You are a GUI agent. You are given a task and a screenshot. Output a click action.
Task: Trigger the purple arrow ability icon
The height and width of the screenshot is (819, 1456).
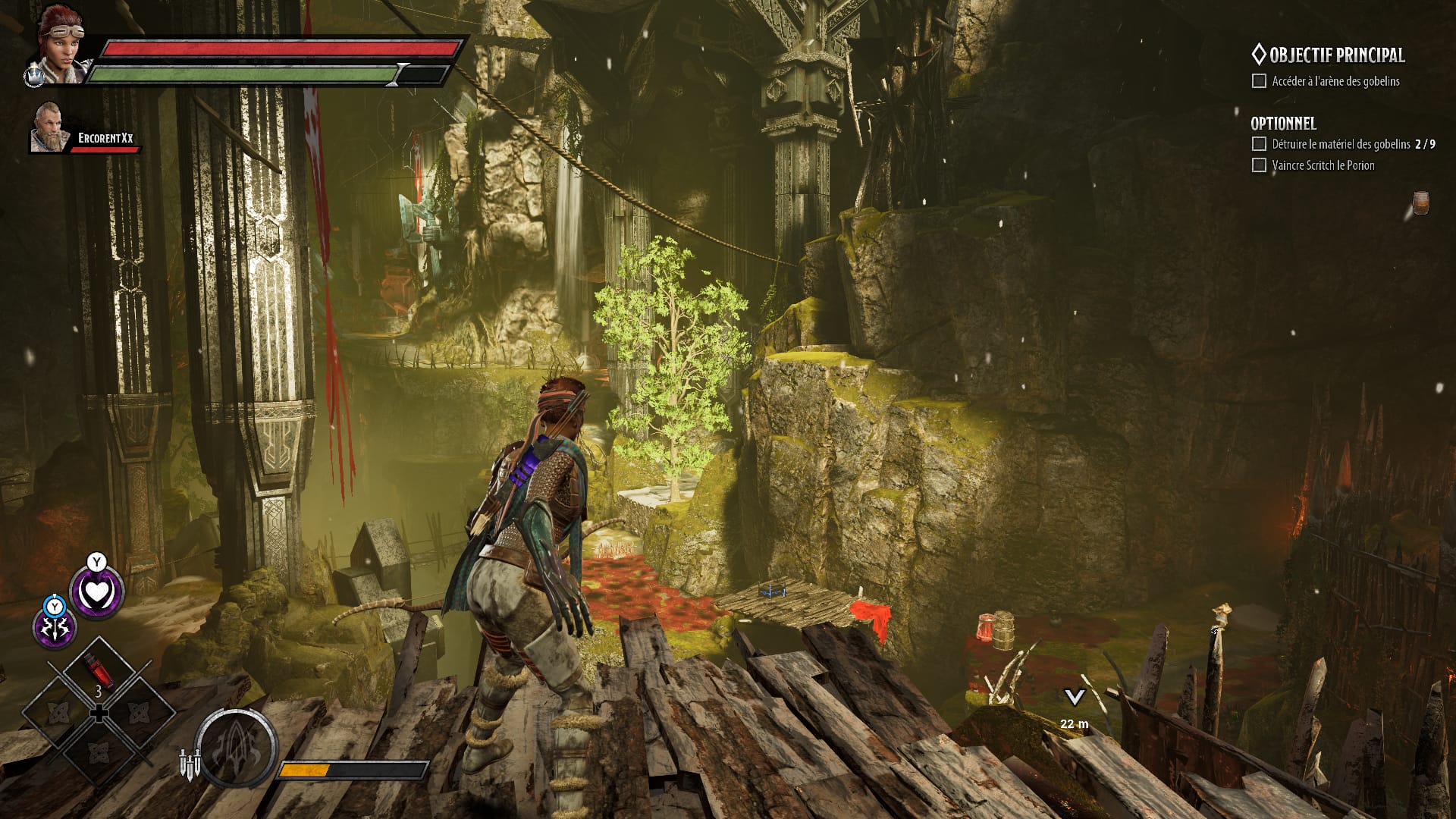(55, 628)
